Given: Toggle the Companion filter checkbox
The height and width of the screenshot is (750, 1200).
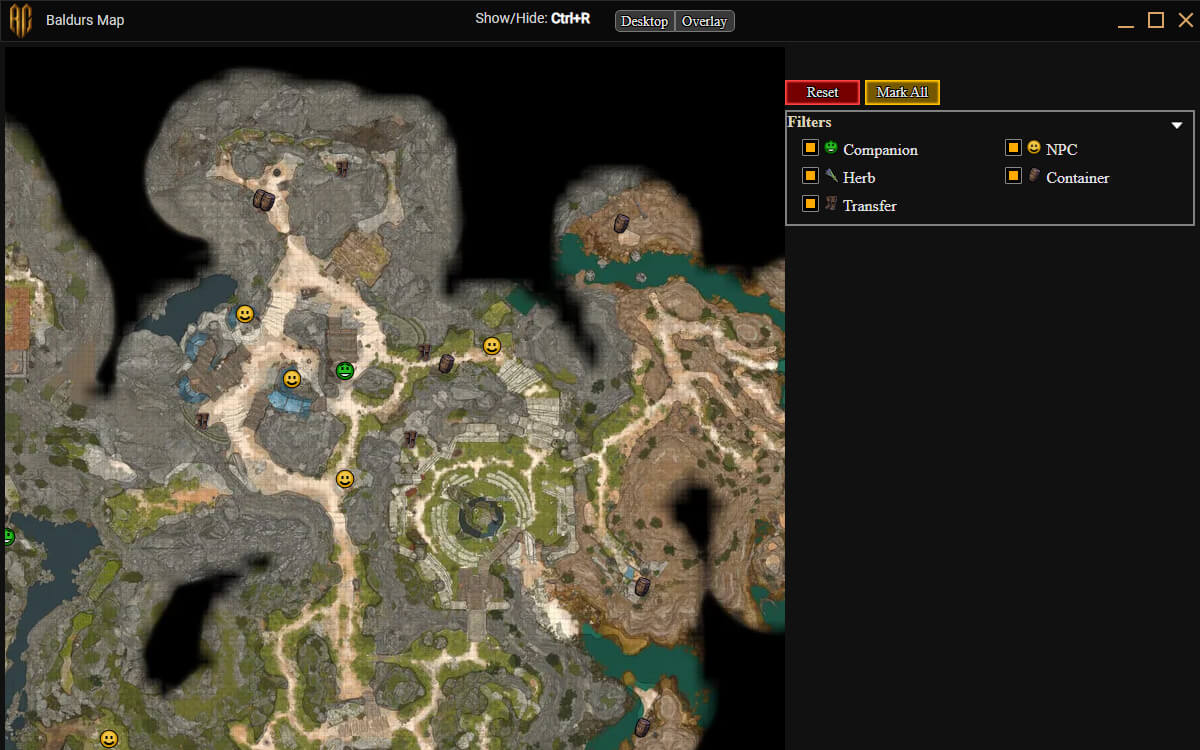Looking at the screenshot, I should [x=811, y=148].
